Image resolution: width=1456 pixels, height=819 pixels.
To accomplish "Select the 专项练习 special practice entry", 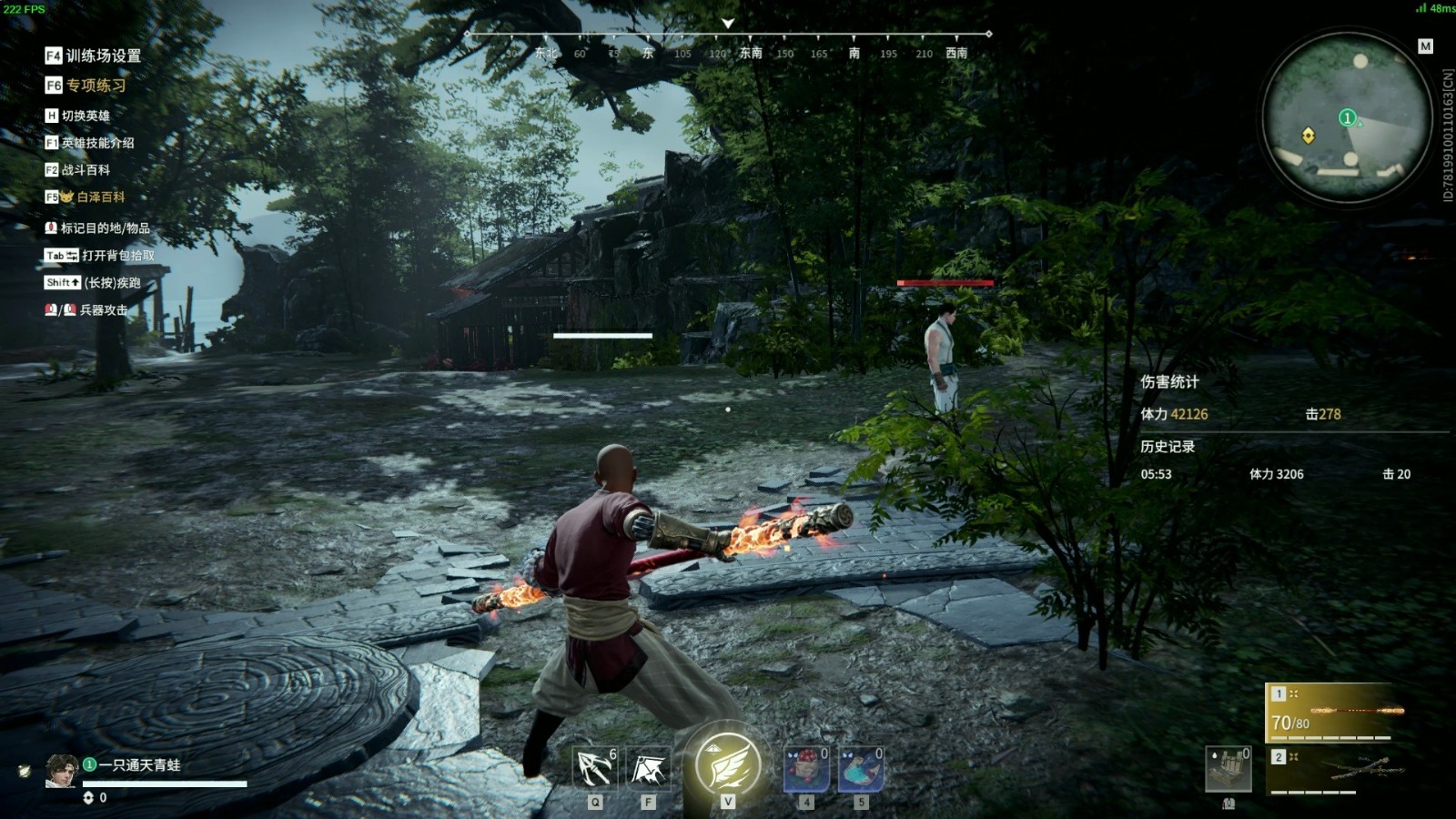I will pyautogui.click(x=86, y=86).
